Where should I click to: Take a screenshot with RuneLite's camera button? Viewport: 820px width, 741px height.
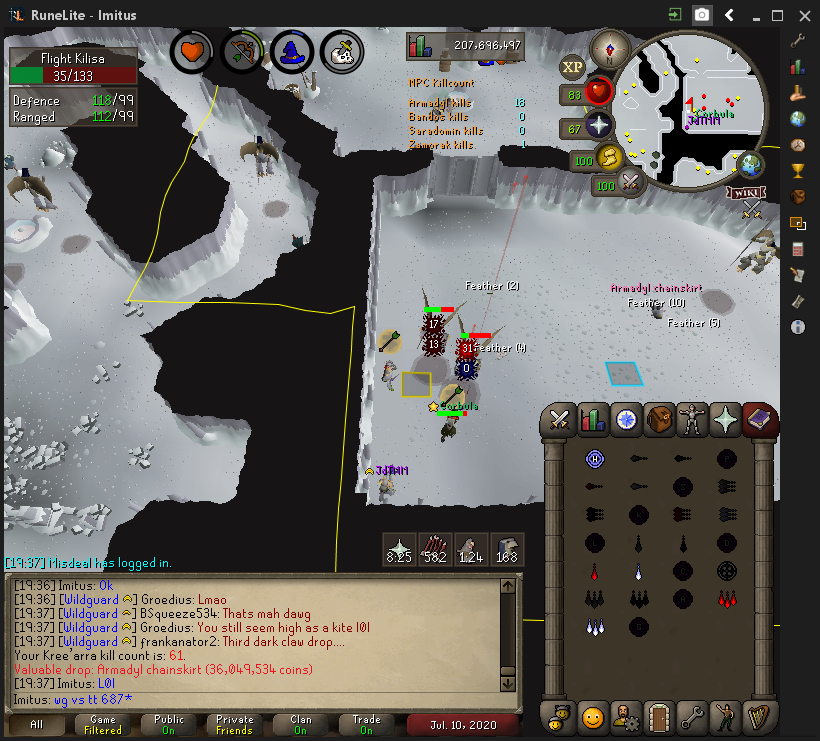(703, 15)
